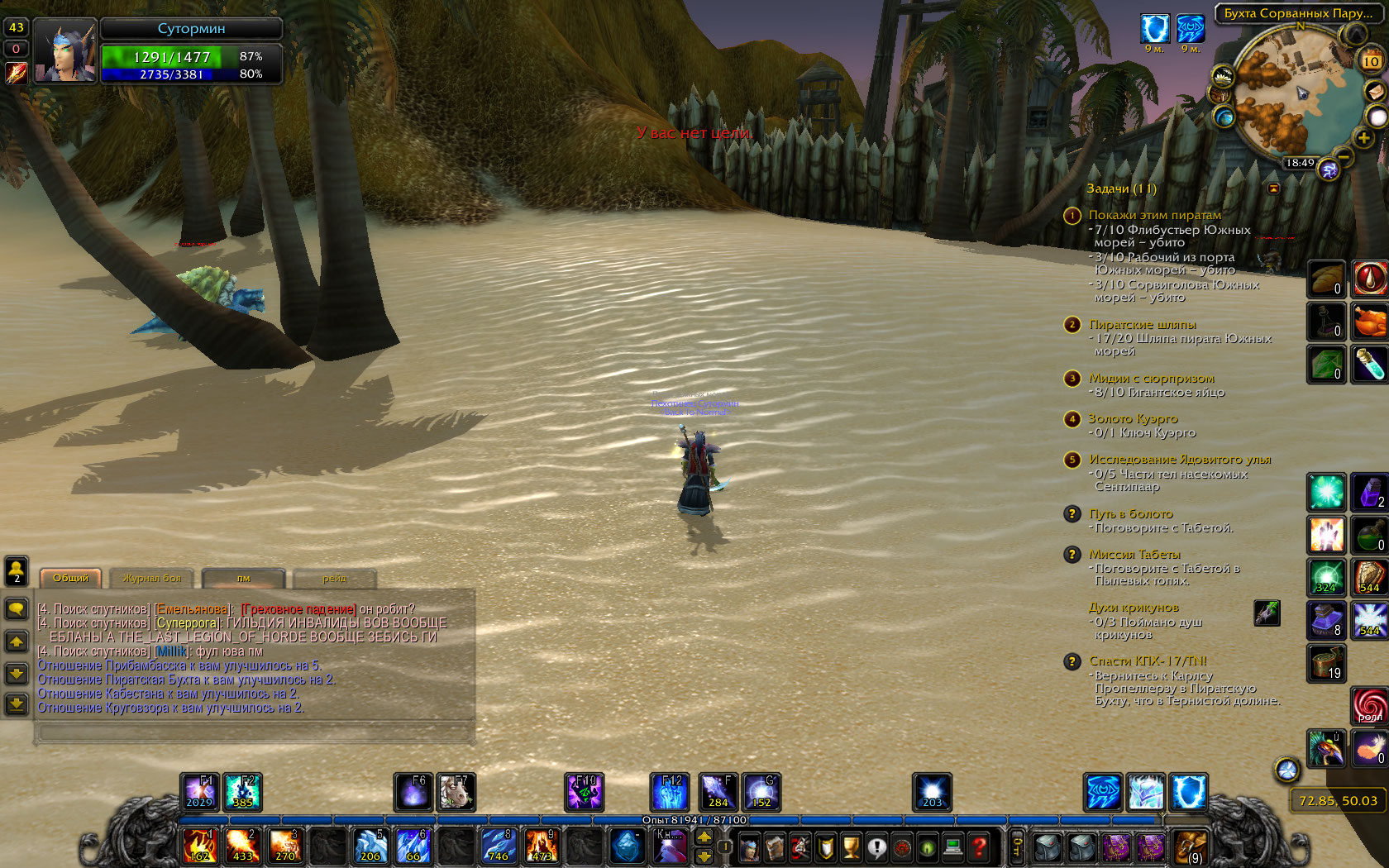Screen dimensions: 1389x868
Task: Switch to the Журнал боя chat tab
Action: pyautogui.click(x=152, y=579)
